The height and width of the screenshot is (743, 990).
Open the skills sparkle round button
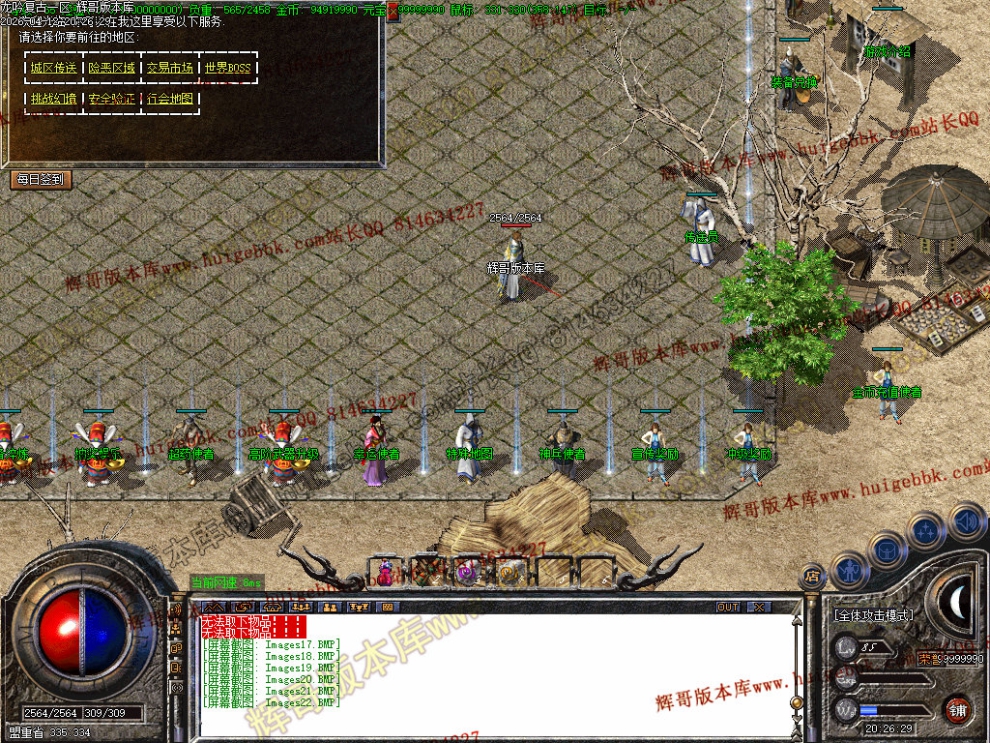[926, 530]
